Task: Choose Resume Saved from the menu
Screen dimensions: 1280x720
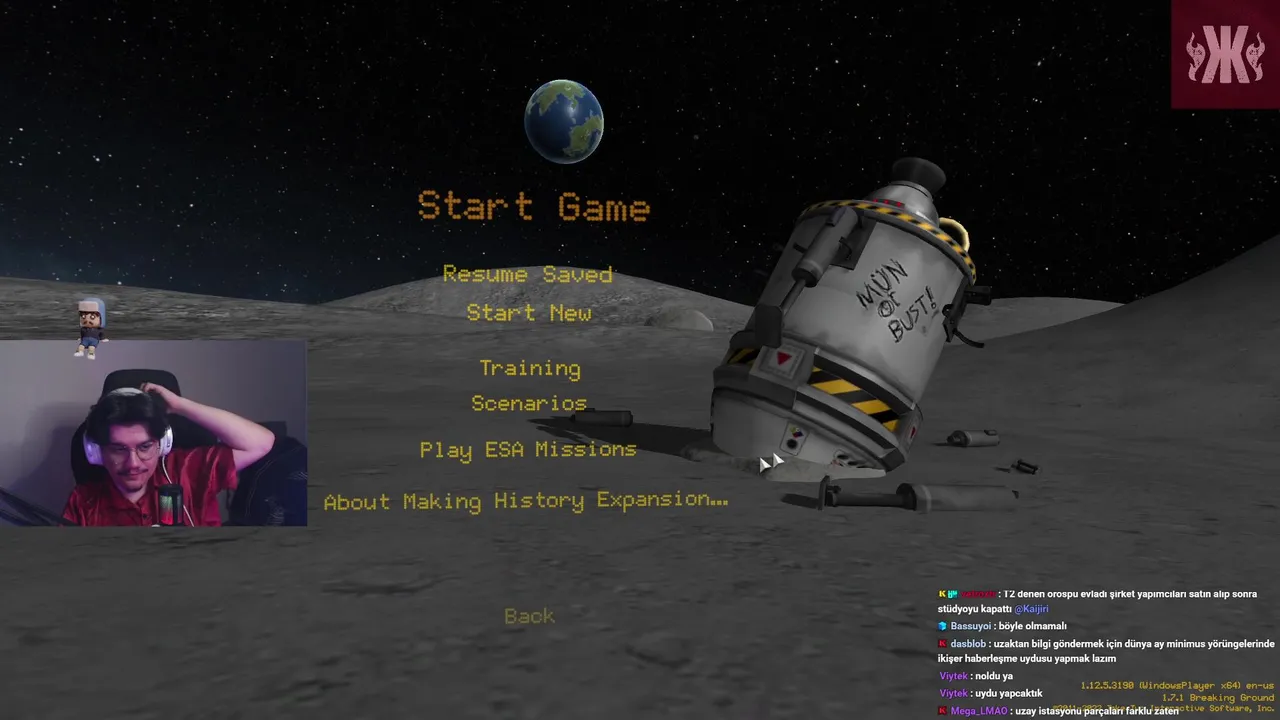Action: 527,274
